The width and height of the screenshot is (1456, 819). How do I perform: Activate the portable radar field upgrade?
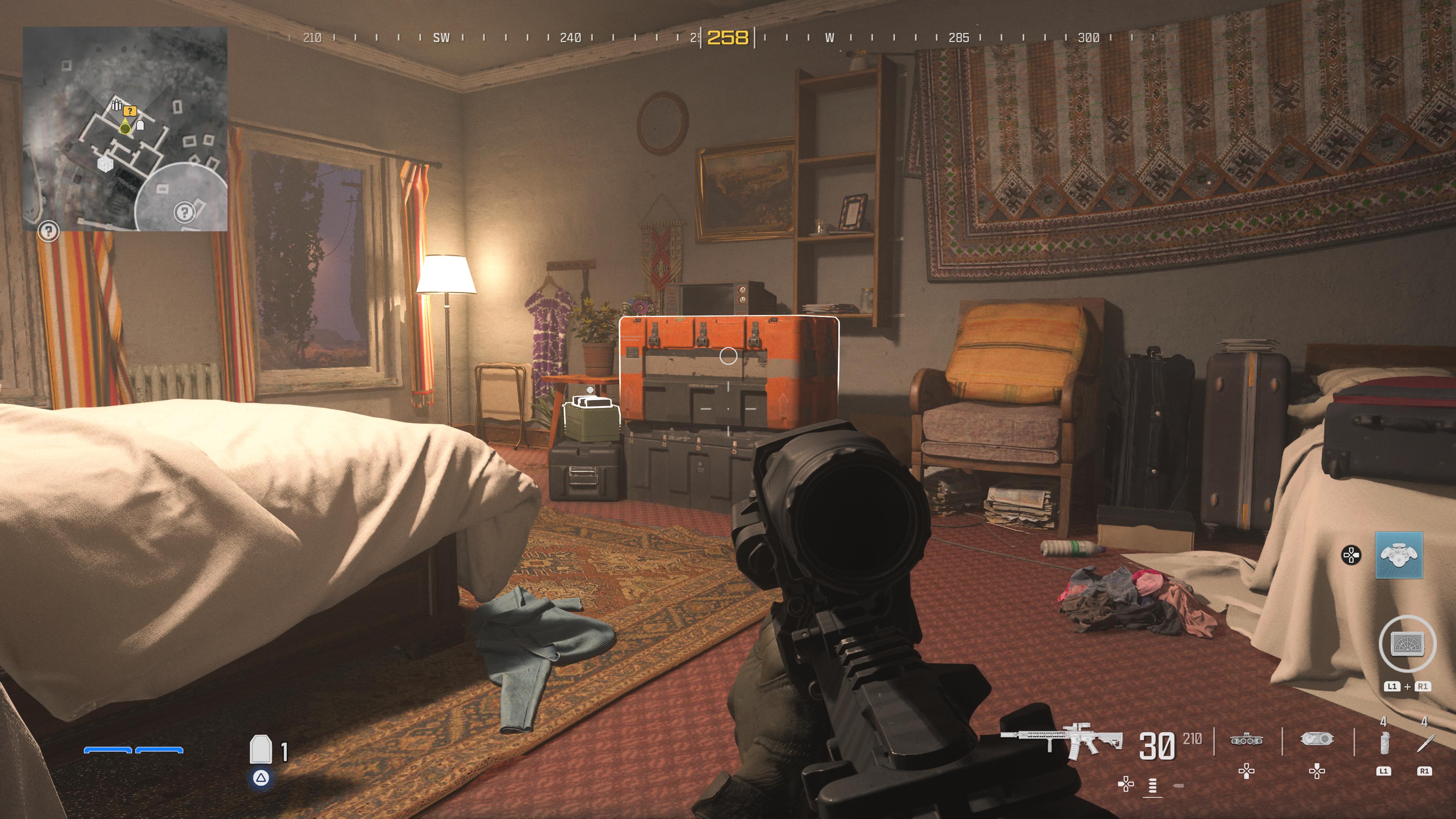(1407, 644)
